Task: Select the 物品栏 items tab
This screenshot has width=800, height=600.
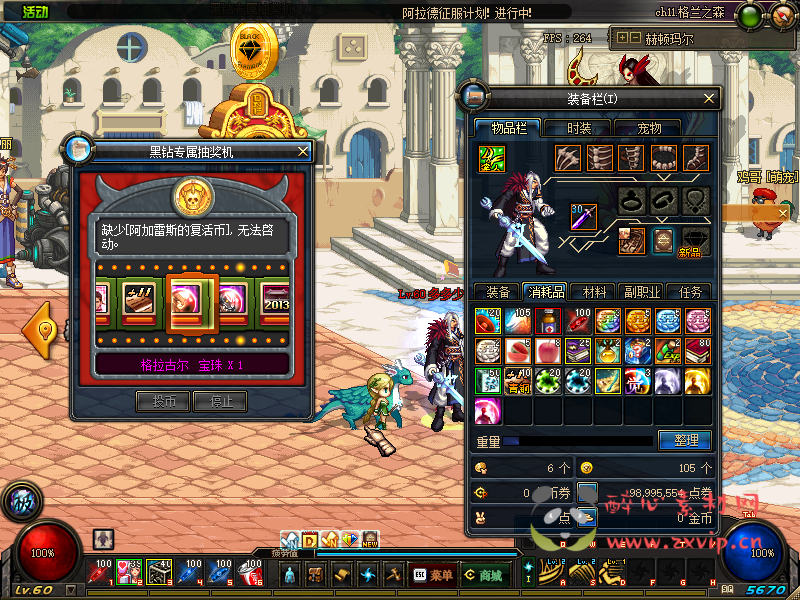Action: point(508,128)
